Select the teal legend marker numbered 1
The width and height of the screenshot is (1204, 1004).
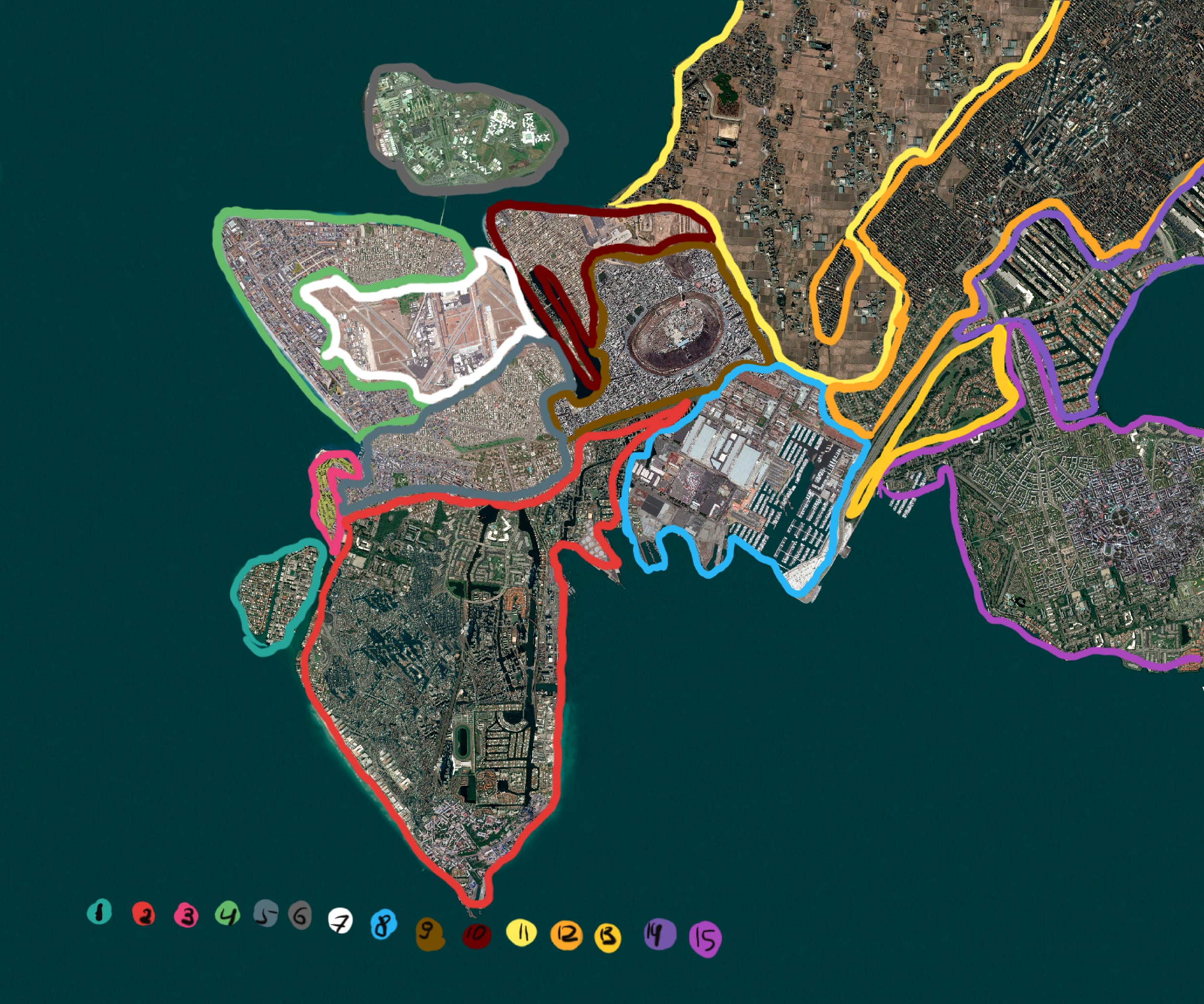pos(99,911)
